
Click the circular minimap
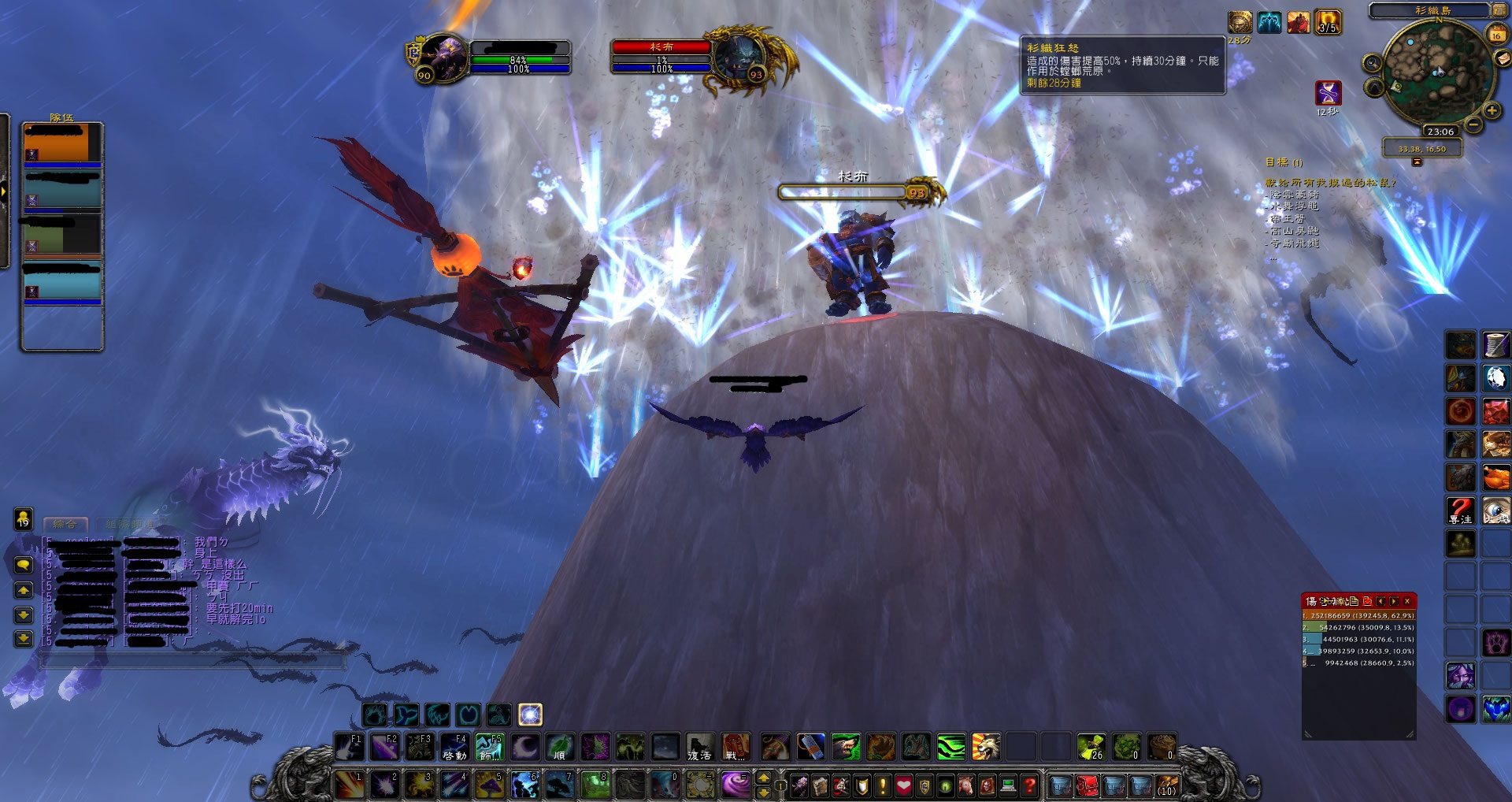[1437, 72]
